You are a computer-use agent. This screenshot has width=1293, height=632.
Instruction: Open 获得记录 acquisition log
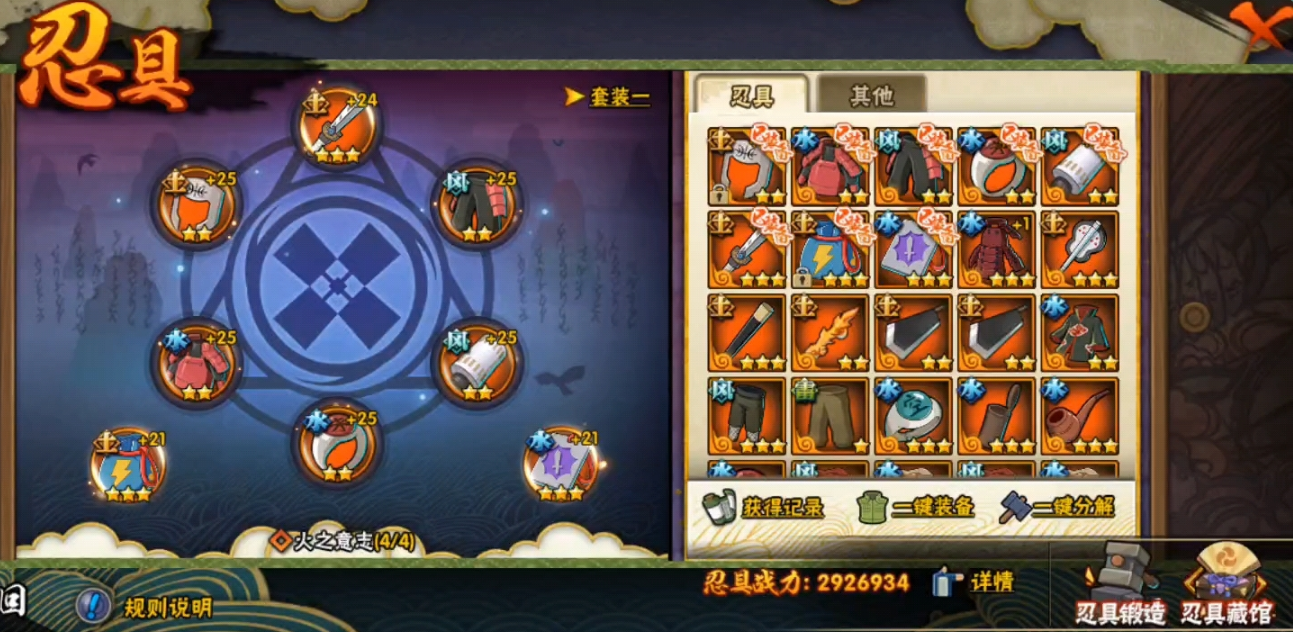[x=766, y=506]
